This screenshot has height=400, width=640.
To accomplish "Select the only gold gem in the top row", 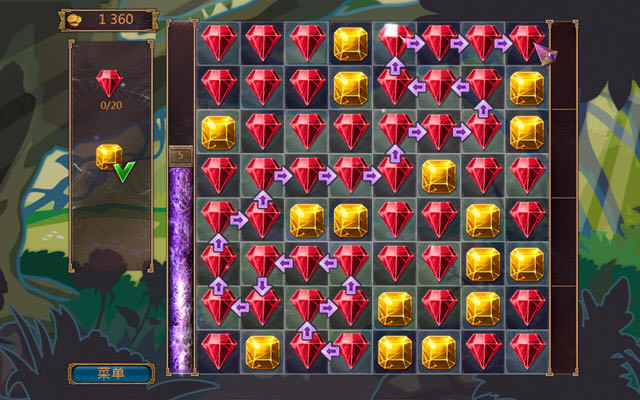I will tap(350, 42).
